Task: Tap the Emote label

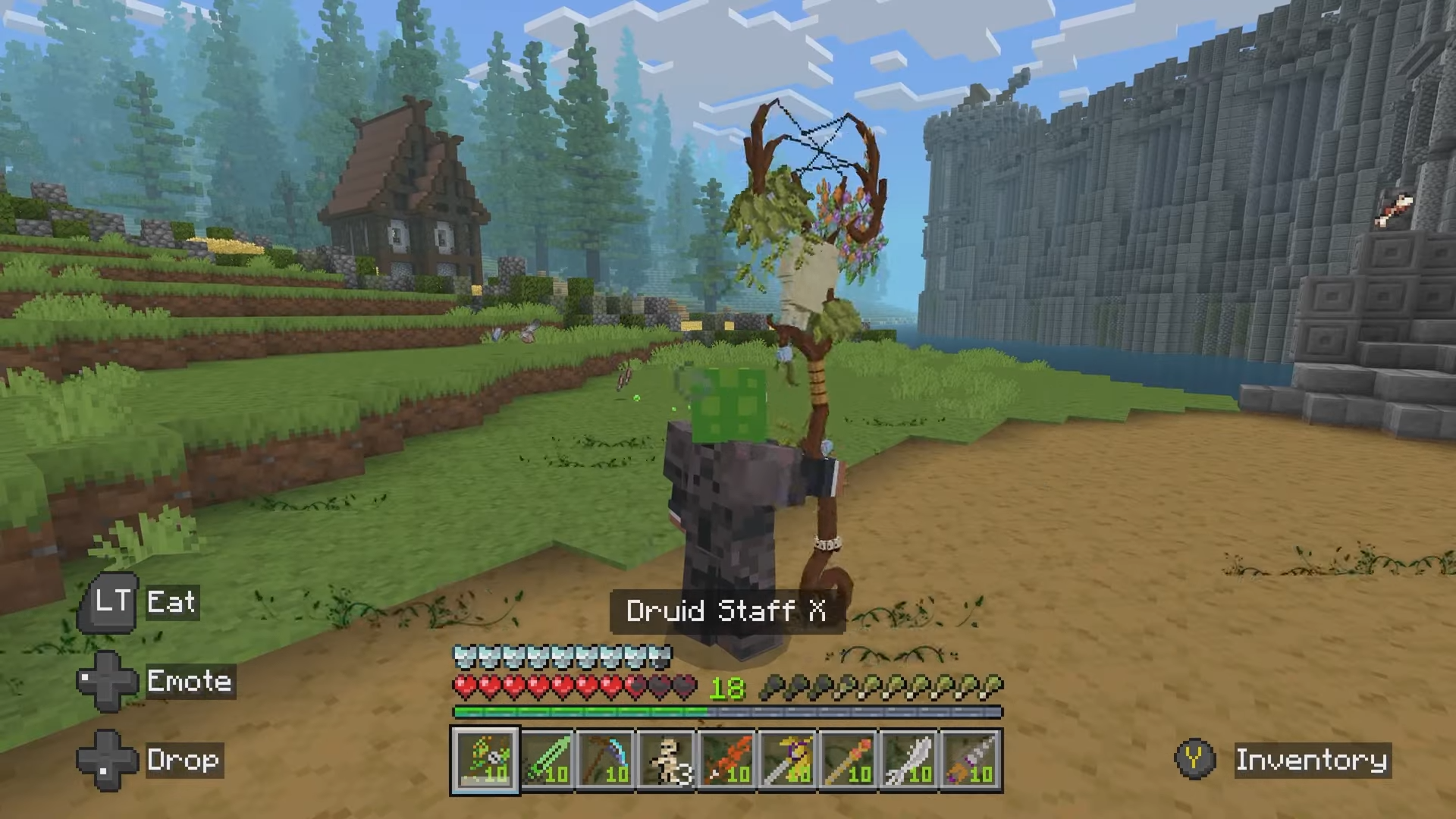Action: tap(190, 681)
